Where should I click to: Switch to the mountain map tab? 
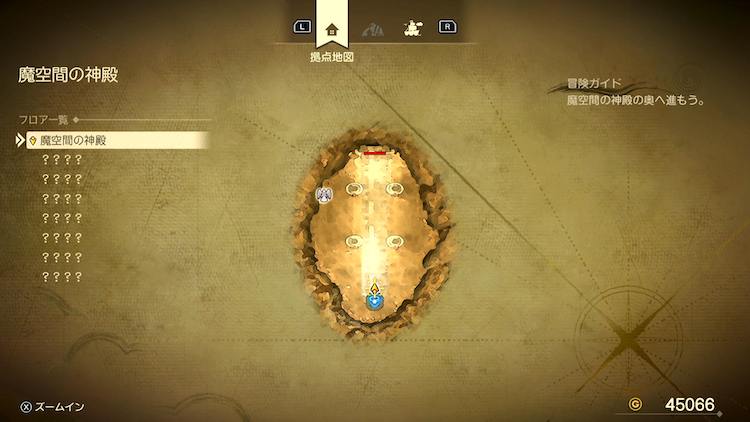tap(372, 29)
